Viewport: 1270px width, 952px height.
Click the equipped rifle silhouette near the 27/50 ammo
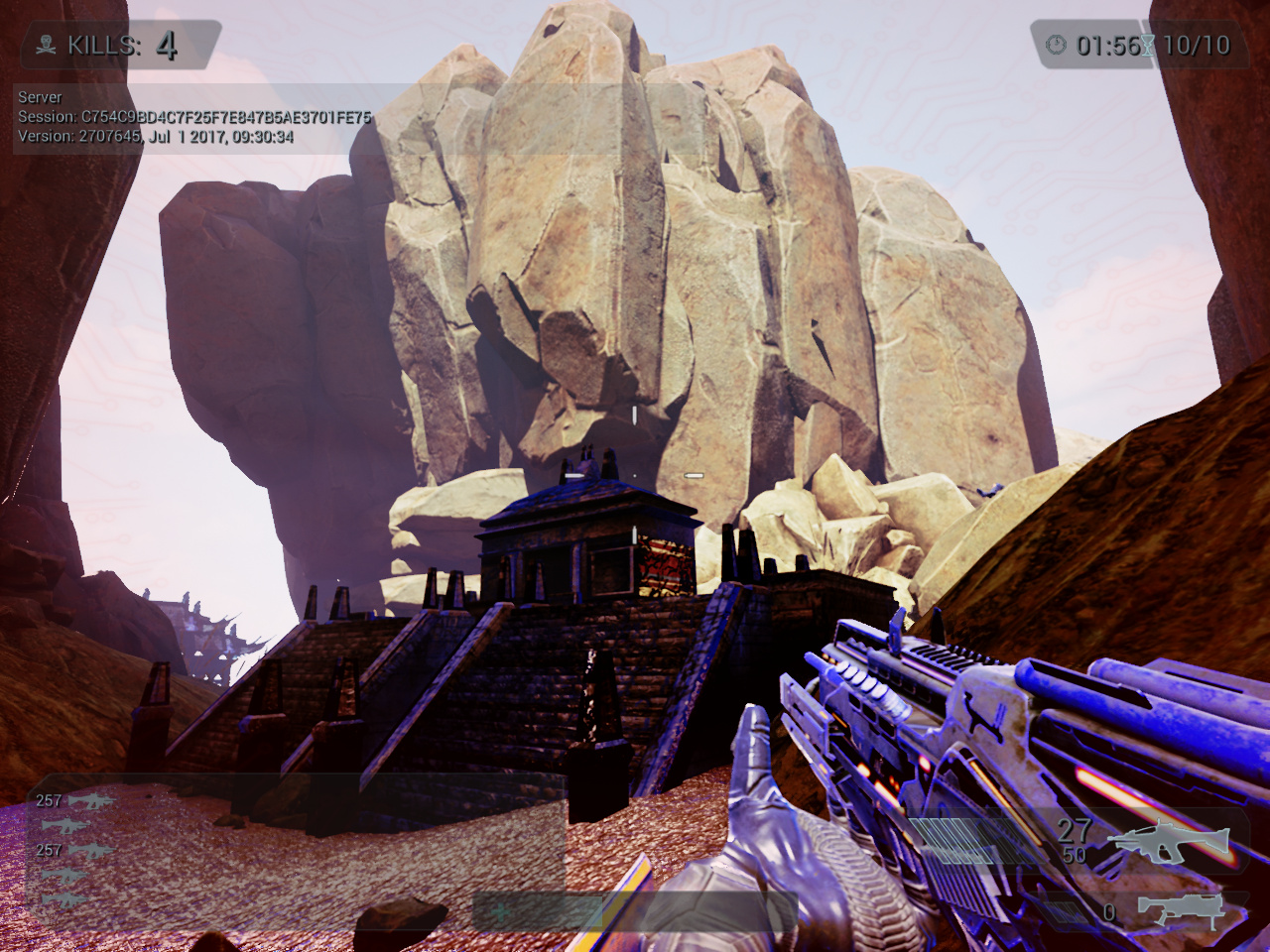[1171, 839]
